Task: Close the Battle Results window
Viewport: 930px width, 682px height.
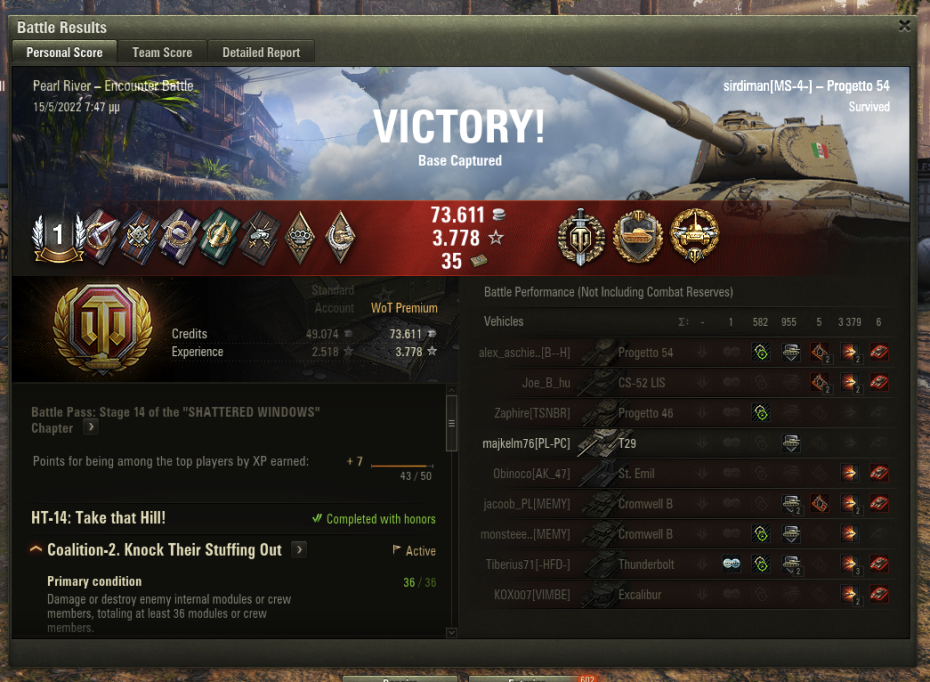Action: coord(904,26)
